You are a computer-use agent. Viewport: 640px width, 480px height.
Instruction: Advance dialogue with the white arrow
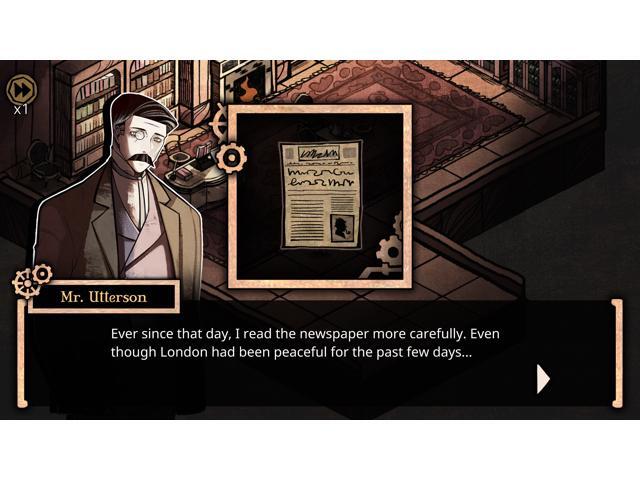point(543,379)
